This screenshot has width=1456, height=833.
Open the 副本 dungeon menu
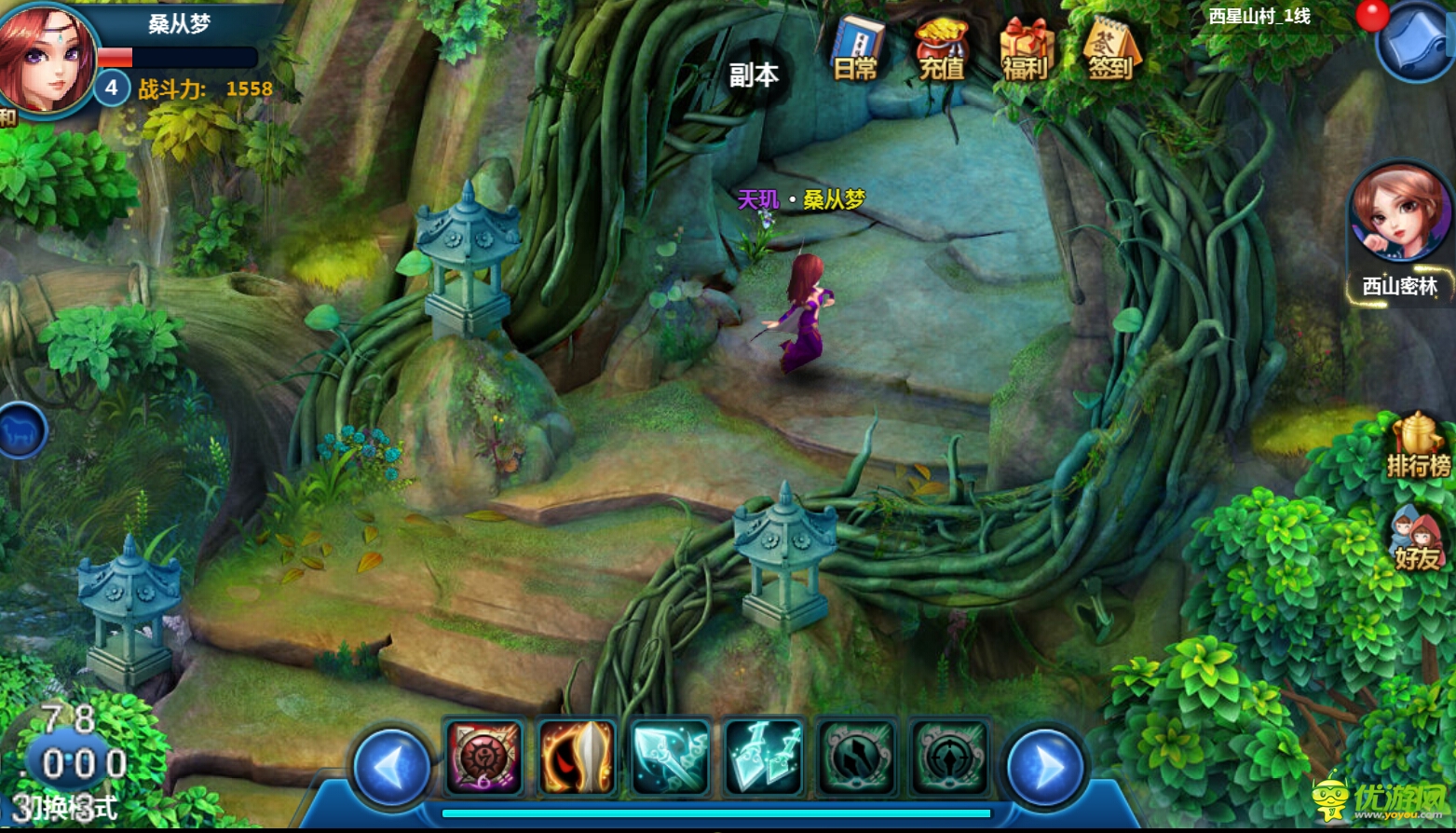(x=754, y=75)
